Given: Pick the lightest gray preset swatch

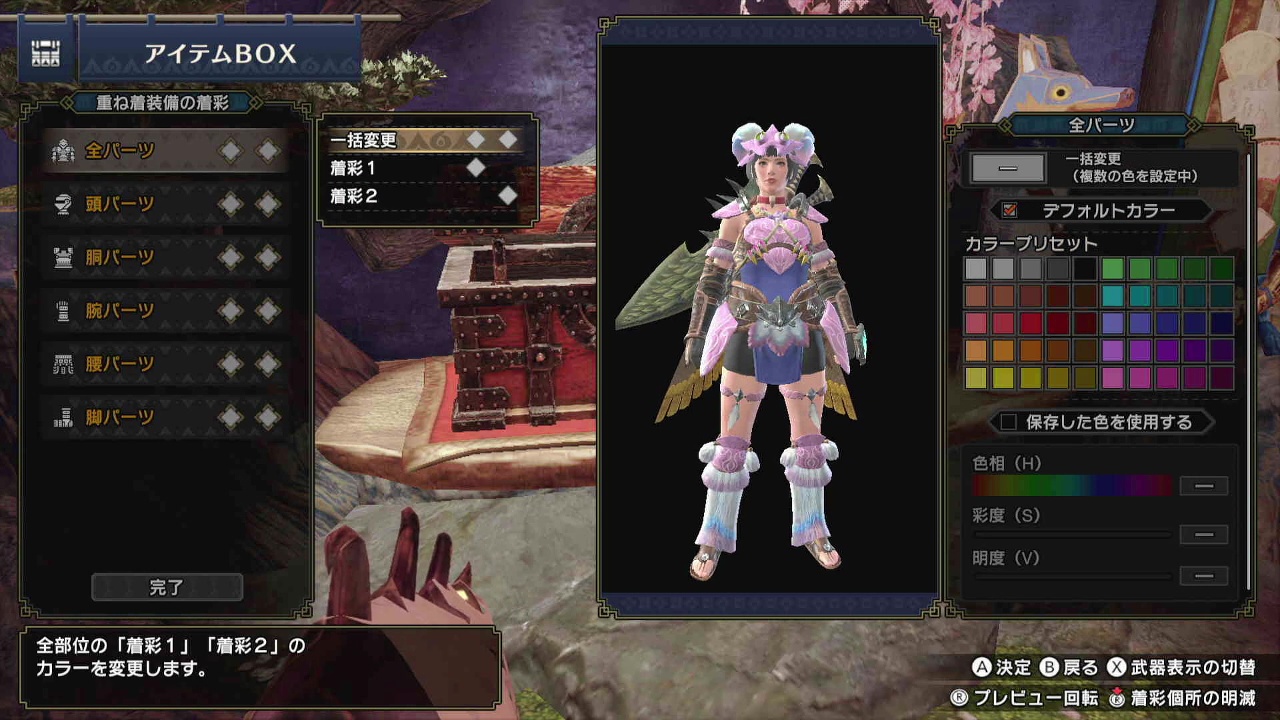Looking at the screenshot, I should tap(976, 269).
